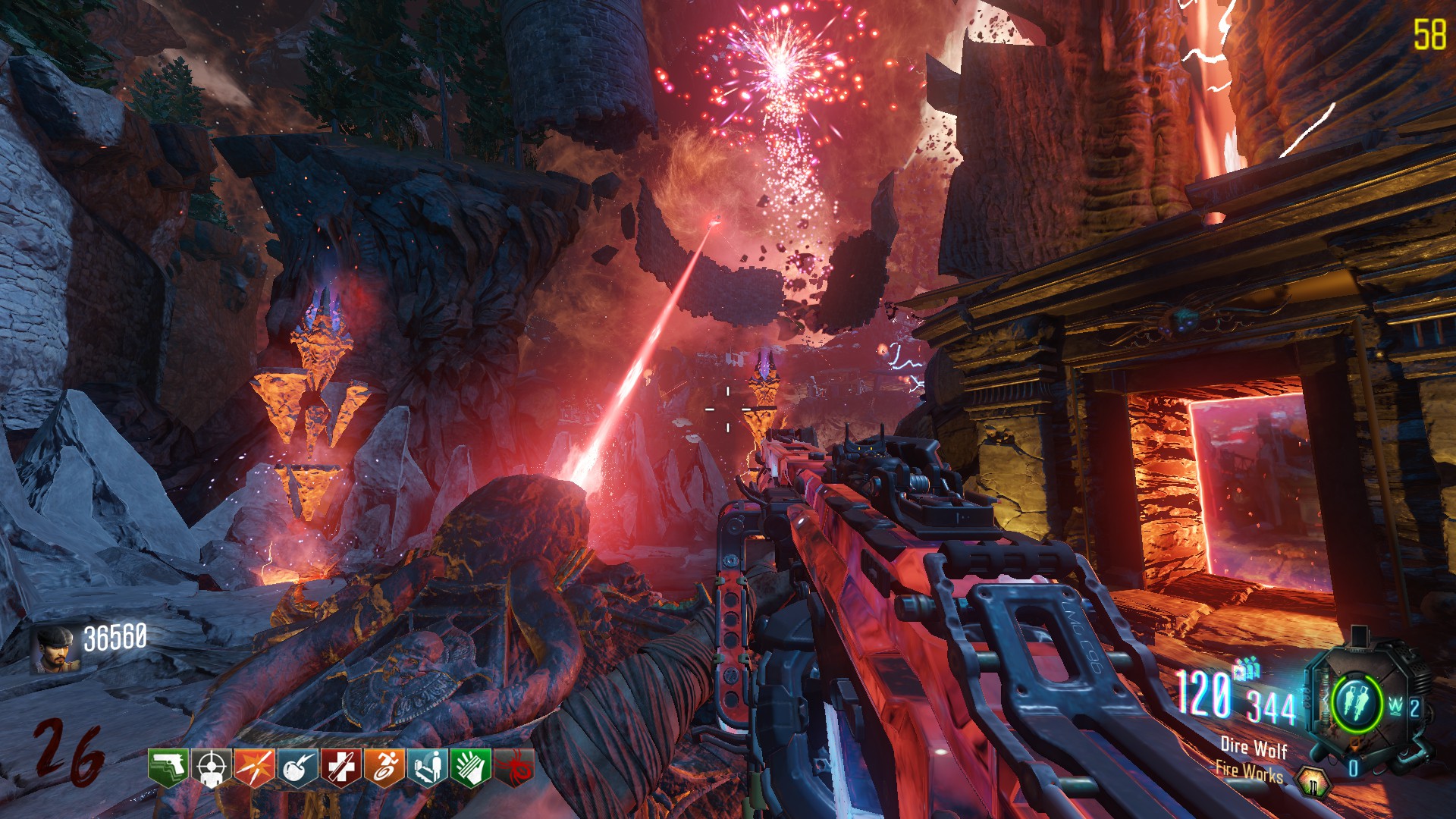Click the Juggernog red cross perk icon

(x=340, y=768)
